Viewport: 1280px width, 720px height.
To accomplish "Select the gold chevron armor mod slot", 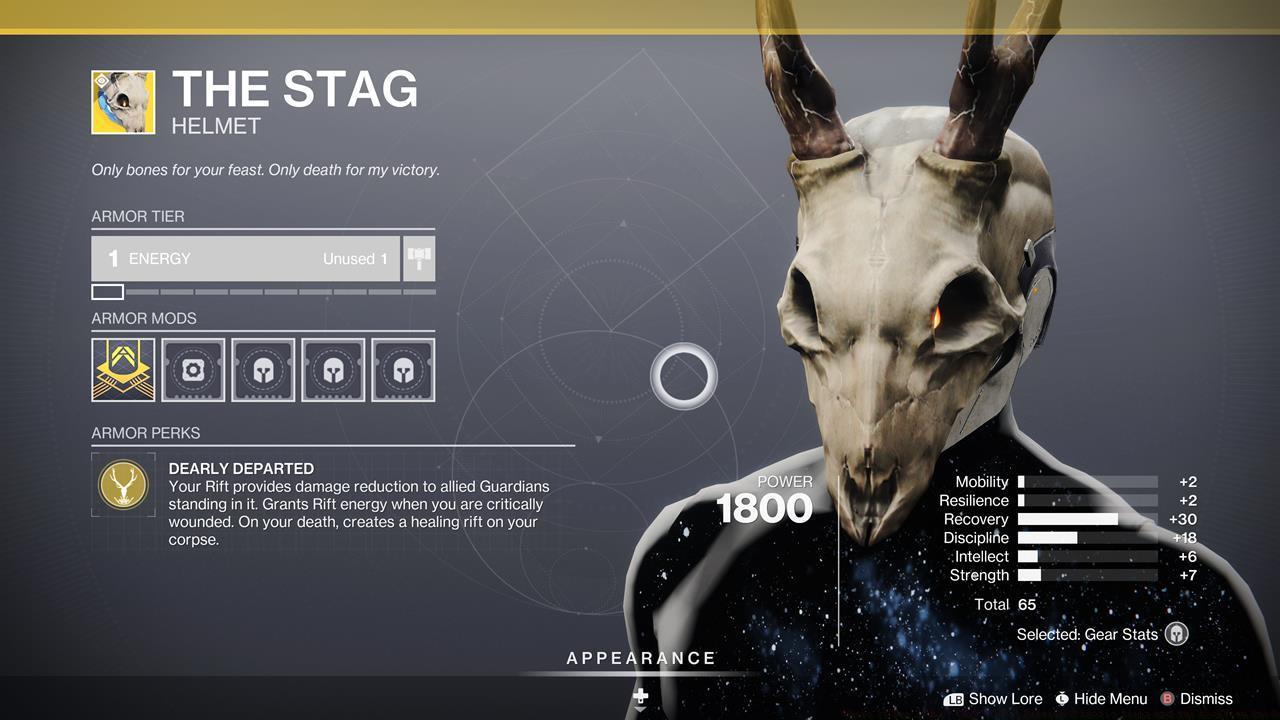I will coord(123,370).
